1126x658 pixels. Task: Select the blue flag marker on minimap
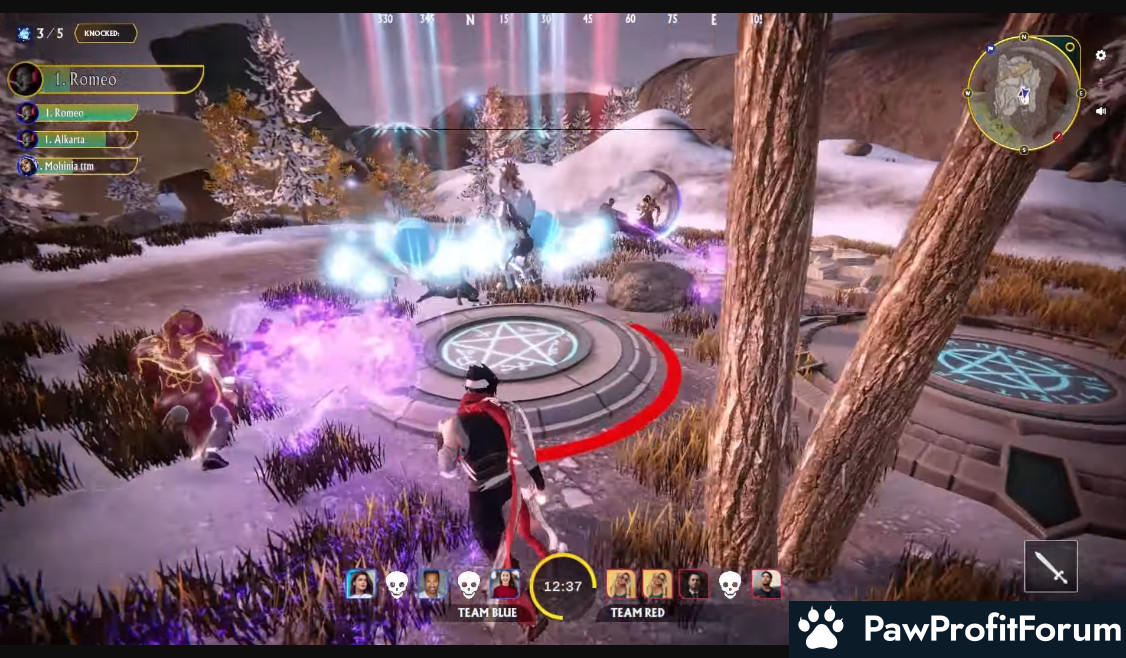point(990,47)
